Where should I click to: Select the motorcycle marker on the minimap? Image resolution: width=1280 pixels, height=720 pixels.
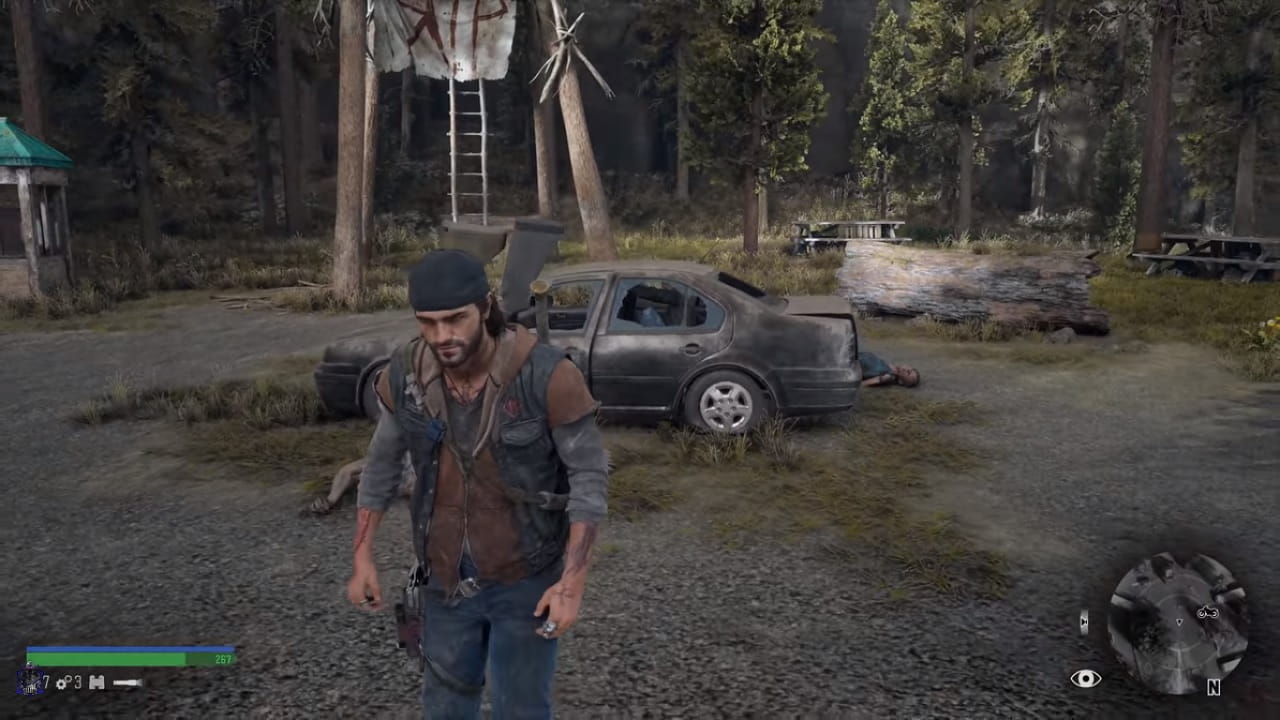[1207, 612]
